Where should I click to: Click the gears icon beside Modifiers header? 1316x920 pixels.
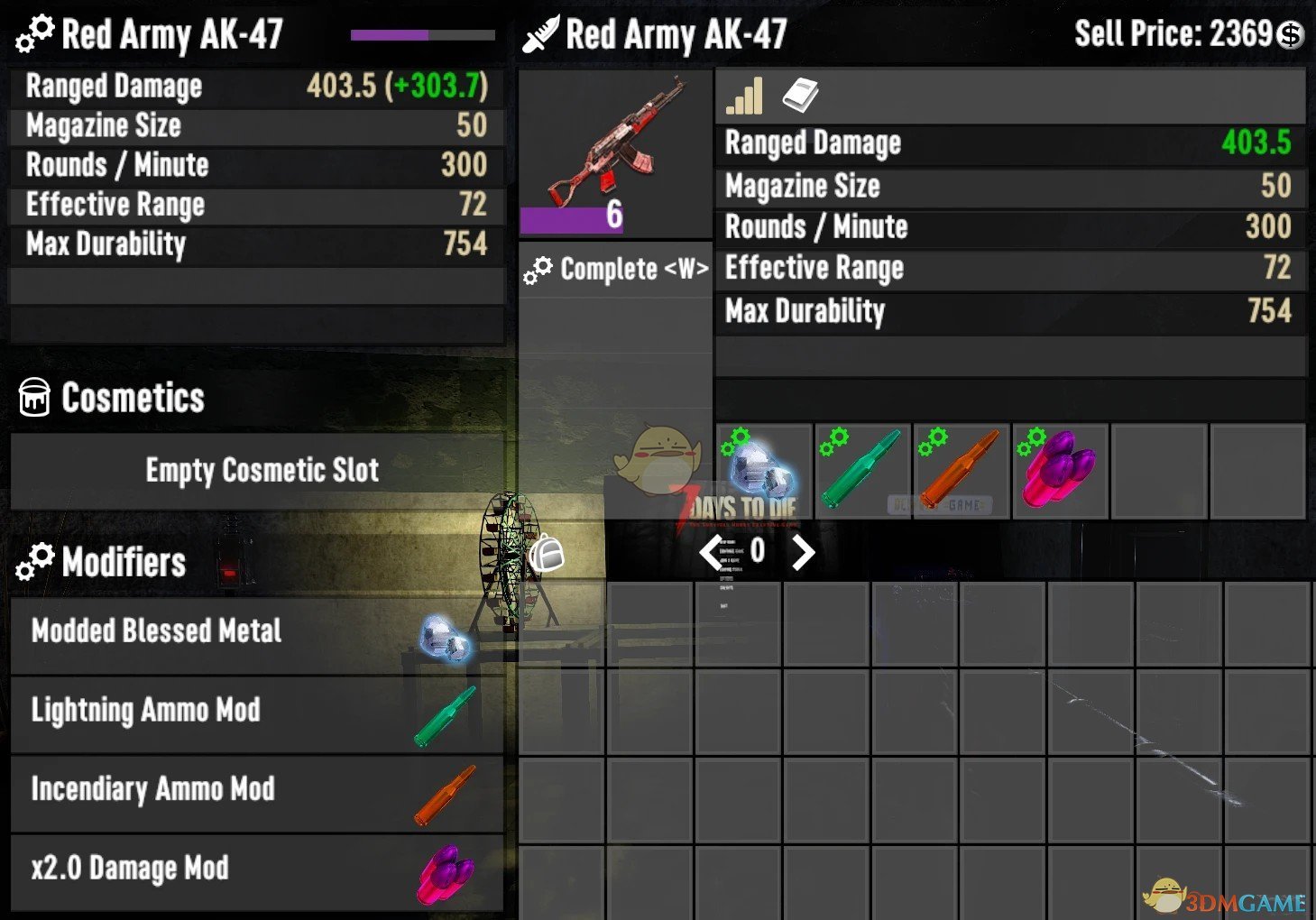click(34, 561)
